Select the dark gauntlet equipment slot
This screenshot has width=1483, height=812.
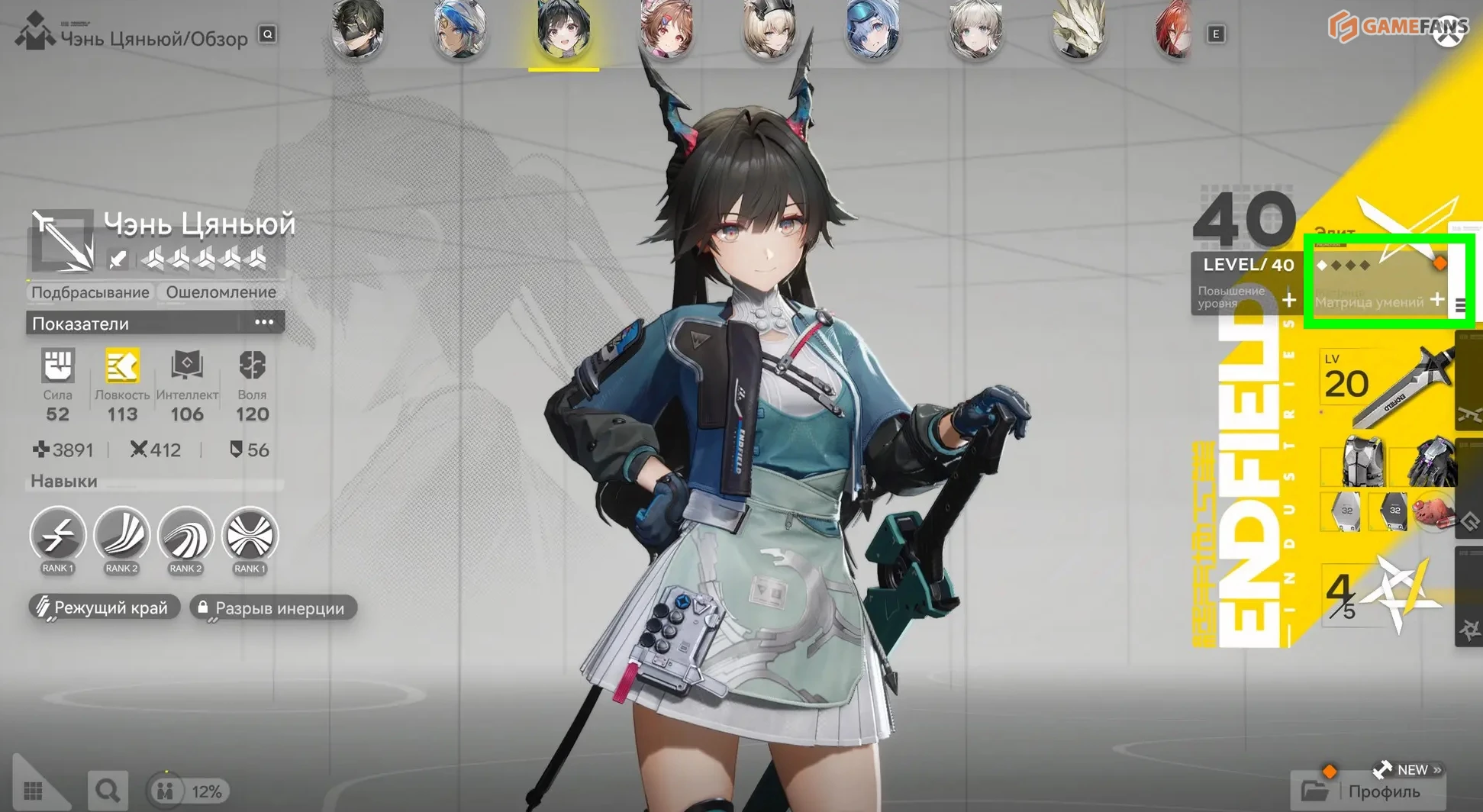1430,461
